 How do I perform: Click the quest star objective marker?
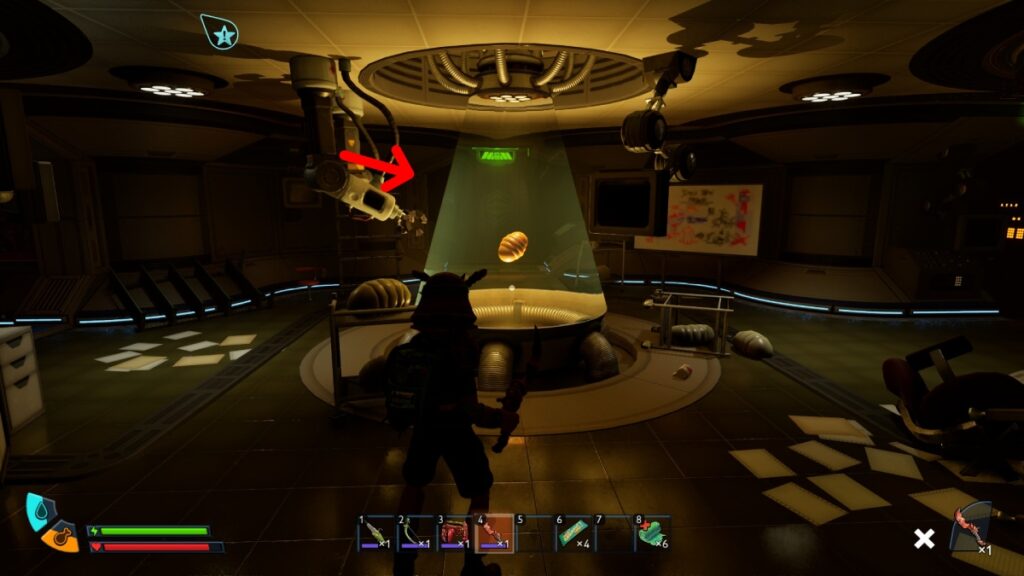point(218,32)
